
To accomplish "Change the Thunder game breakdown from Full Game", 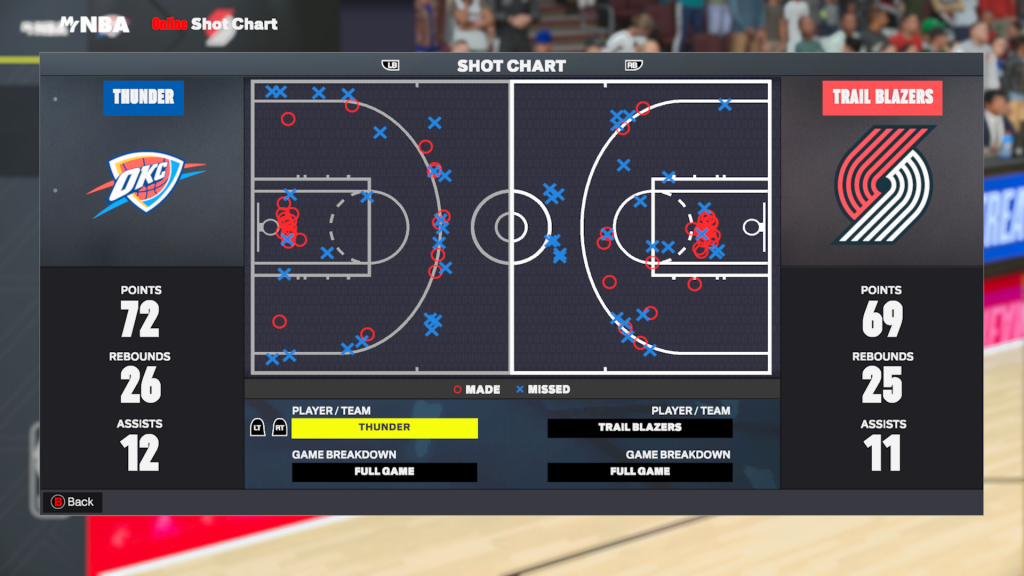I will tap(385, 472).
